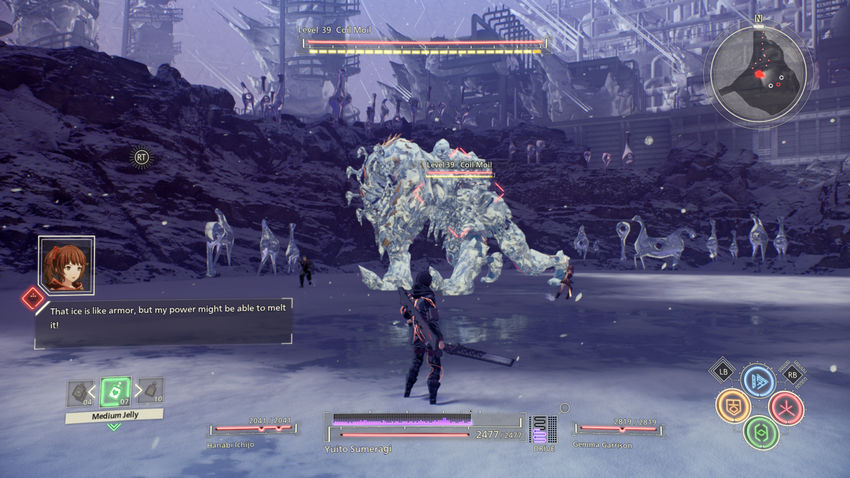Use the selected Medium Jelly item
The width and height of the screenshot is (850, 478).
pyautogui.click(x=114, y=389)
